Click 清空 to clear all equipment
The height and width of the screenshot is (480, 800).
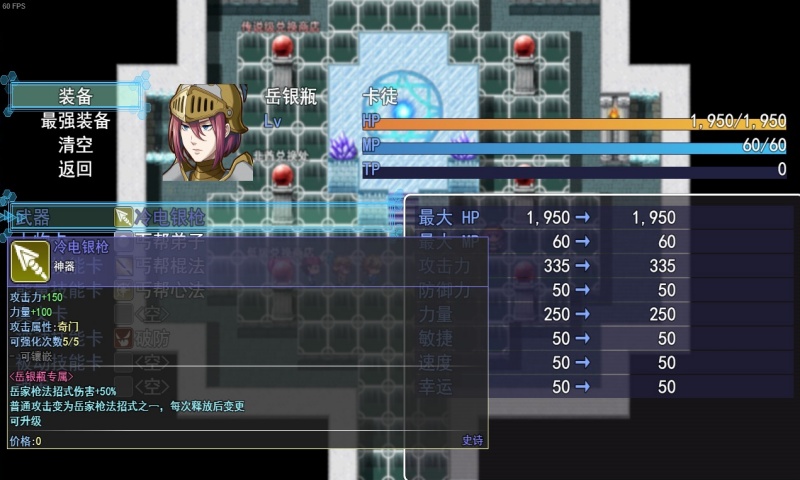pyautogui.click(x=75, y=144)
